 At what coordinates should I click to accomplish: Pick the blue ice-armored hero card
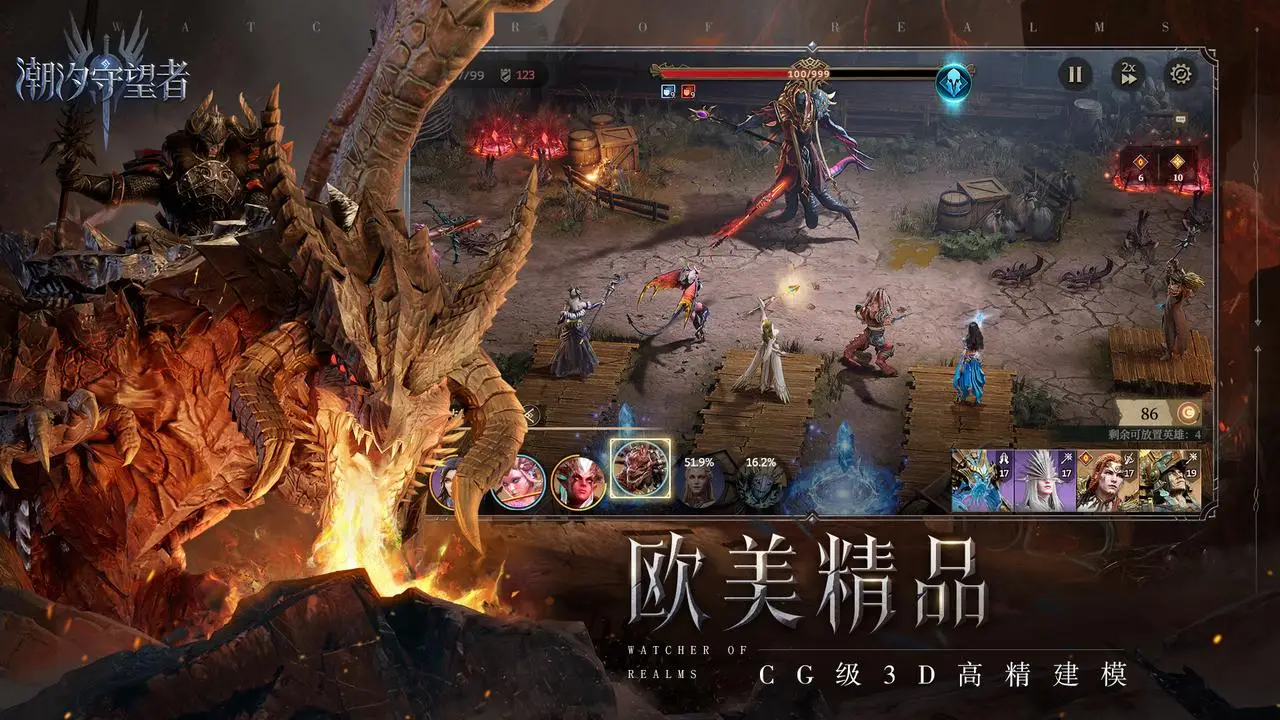click(x=981, y=480)
